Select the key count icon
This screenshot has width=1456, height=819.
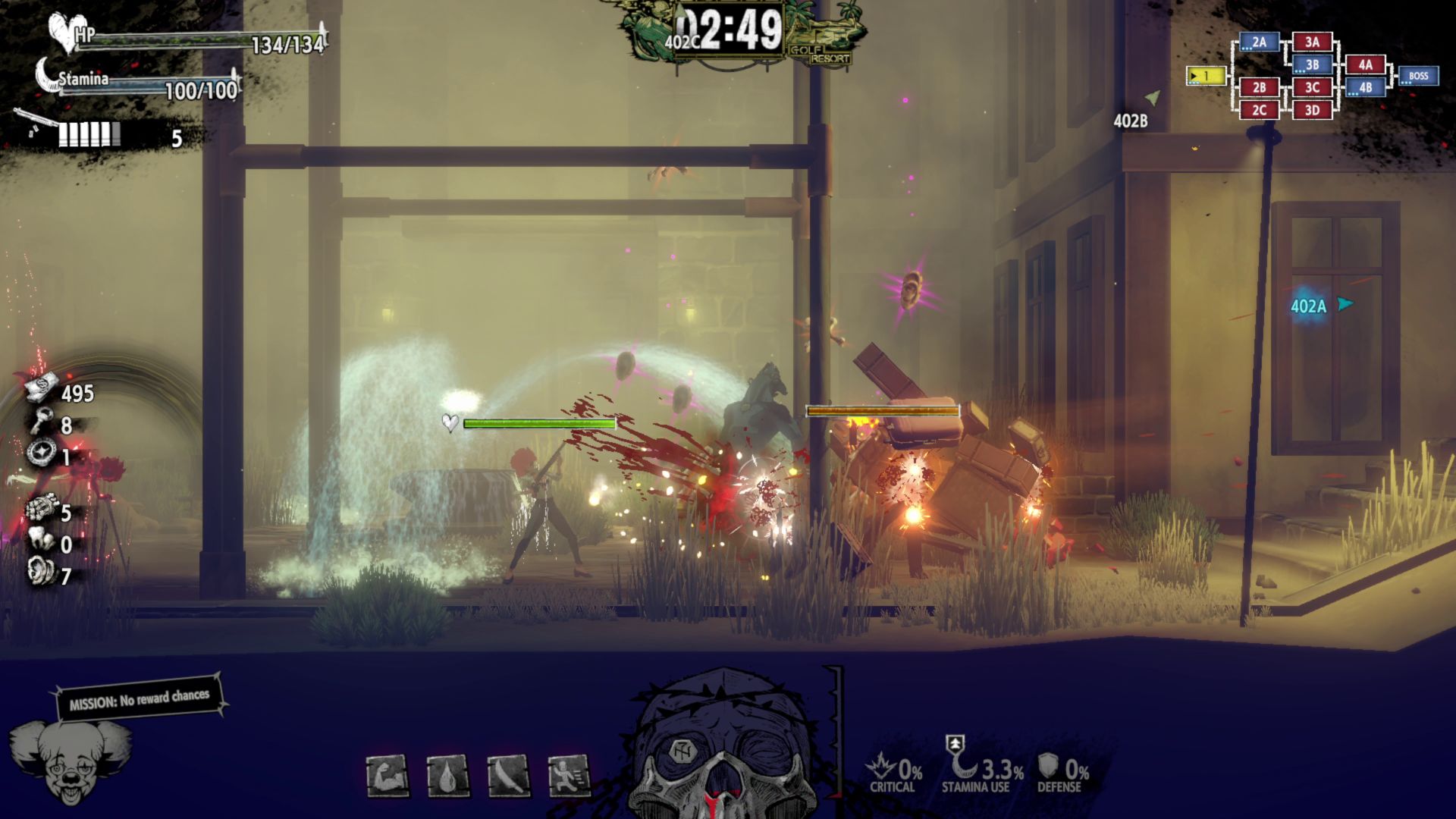41,419
